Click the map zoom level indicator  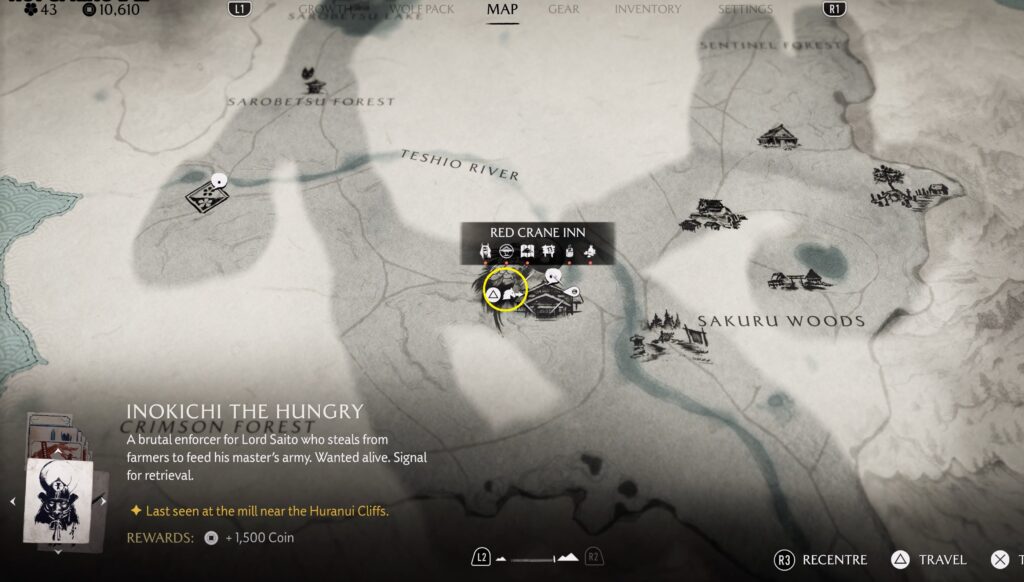538,557
